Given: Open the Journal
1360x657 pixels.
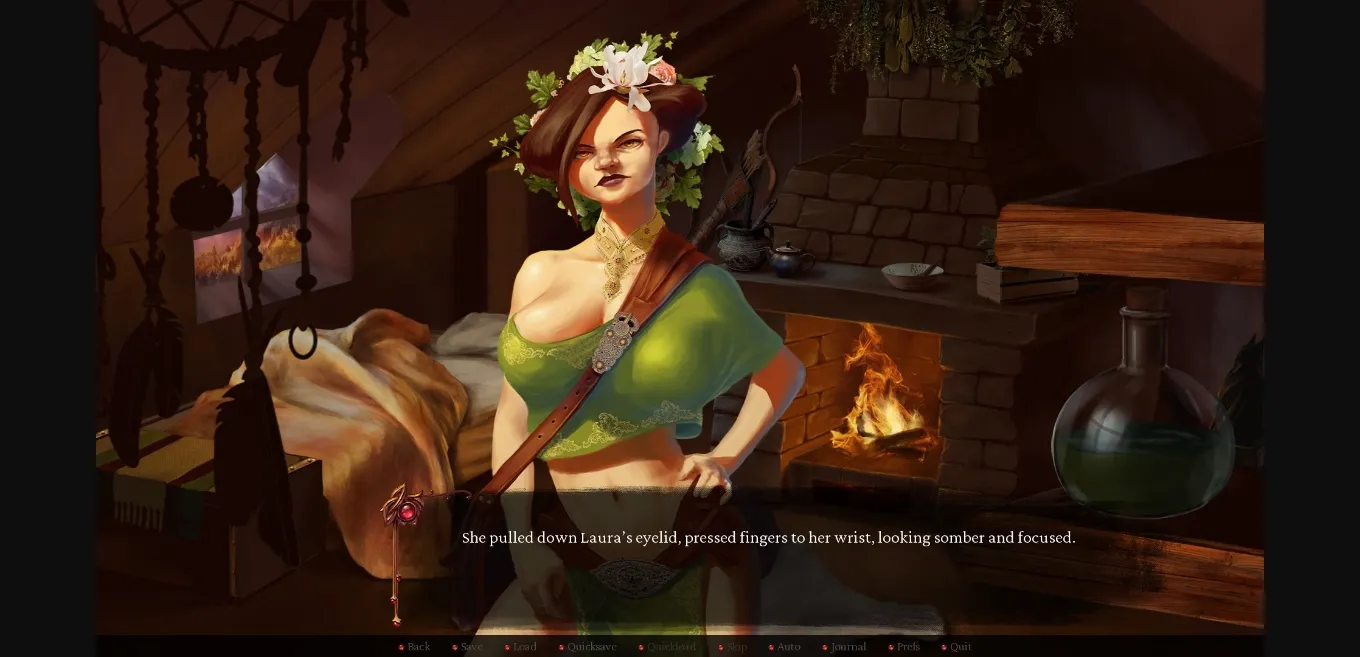Looking at the screenshot, I should 848,647.
